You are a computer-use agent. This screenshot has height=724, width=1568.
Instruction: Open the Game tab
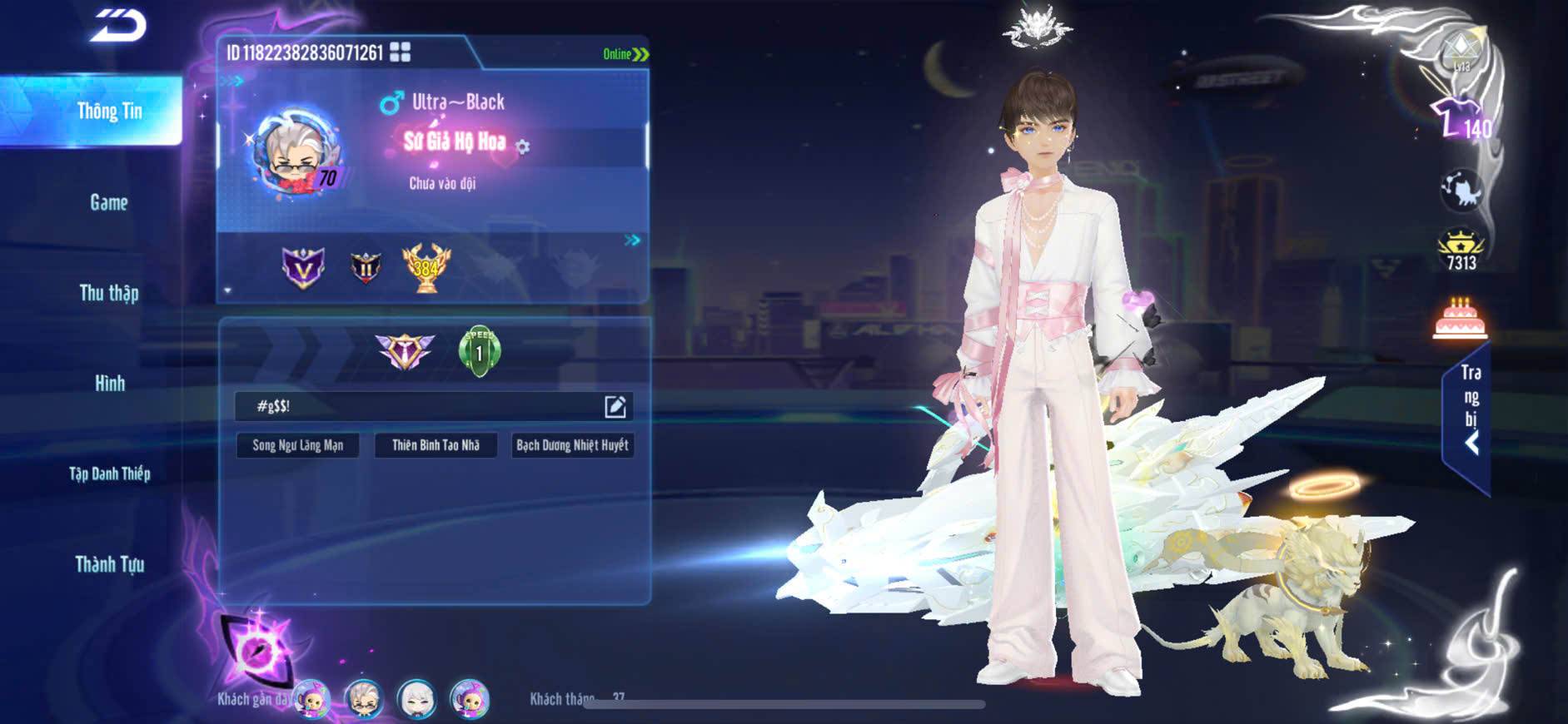108,202
